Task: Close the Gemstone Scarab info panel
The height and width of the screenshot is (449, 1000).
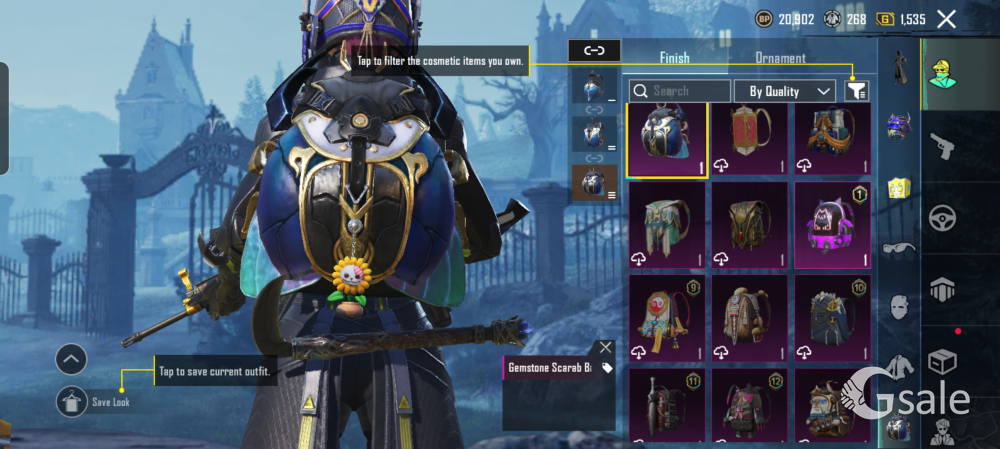Action: [x=605, y=347]
